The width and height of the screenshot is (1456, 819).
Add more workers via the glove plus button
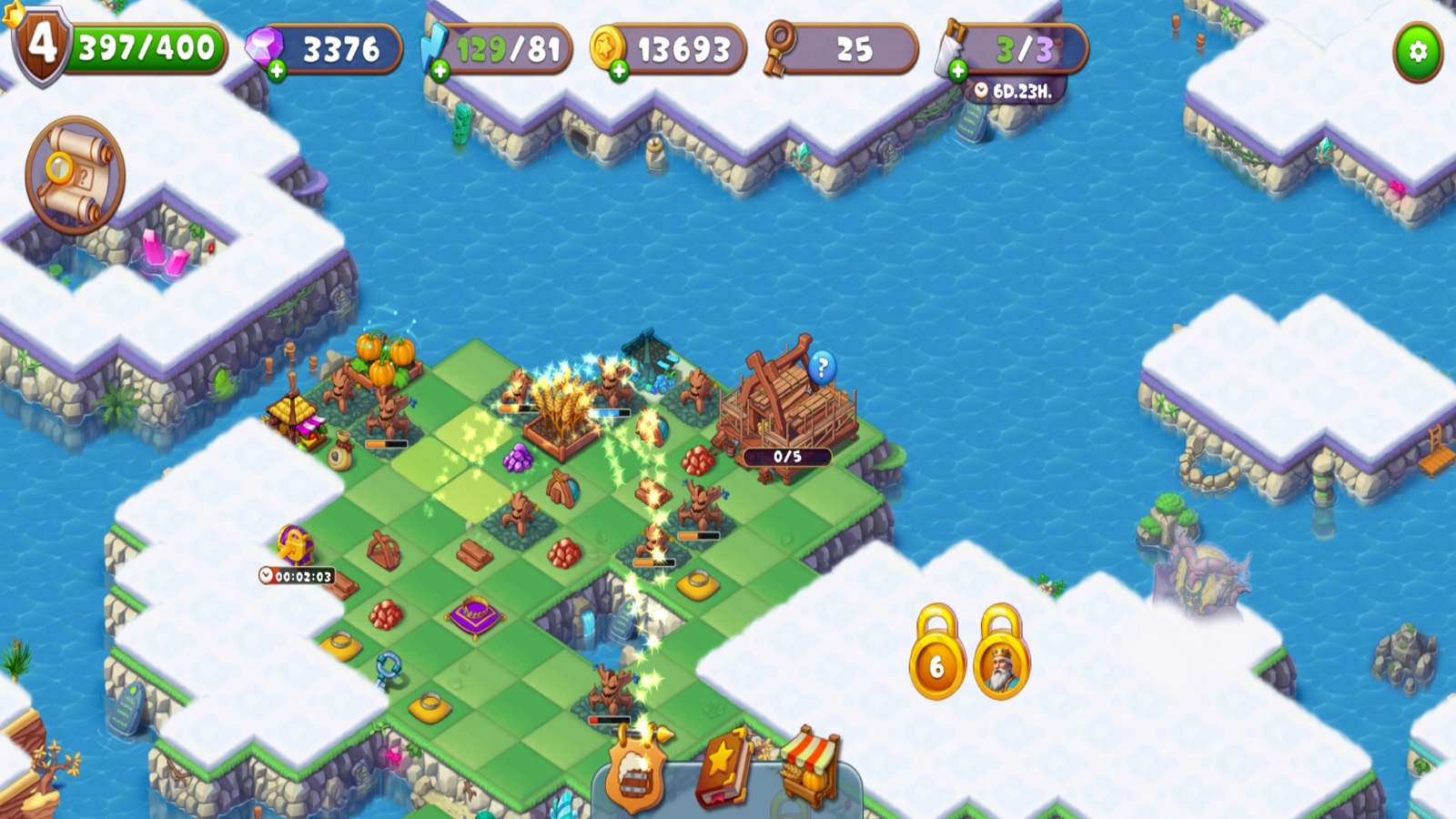pos(957,70)
